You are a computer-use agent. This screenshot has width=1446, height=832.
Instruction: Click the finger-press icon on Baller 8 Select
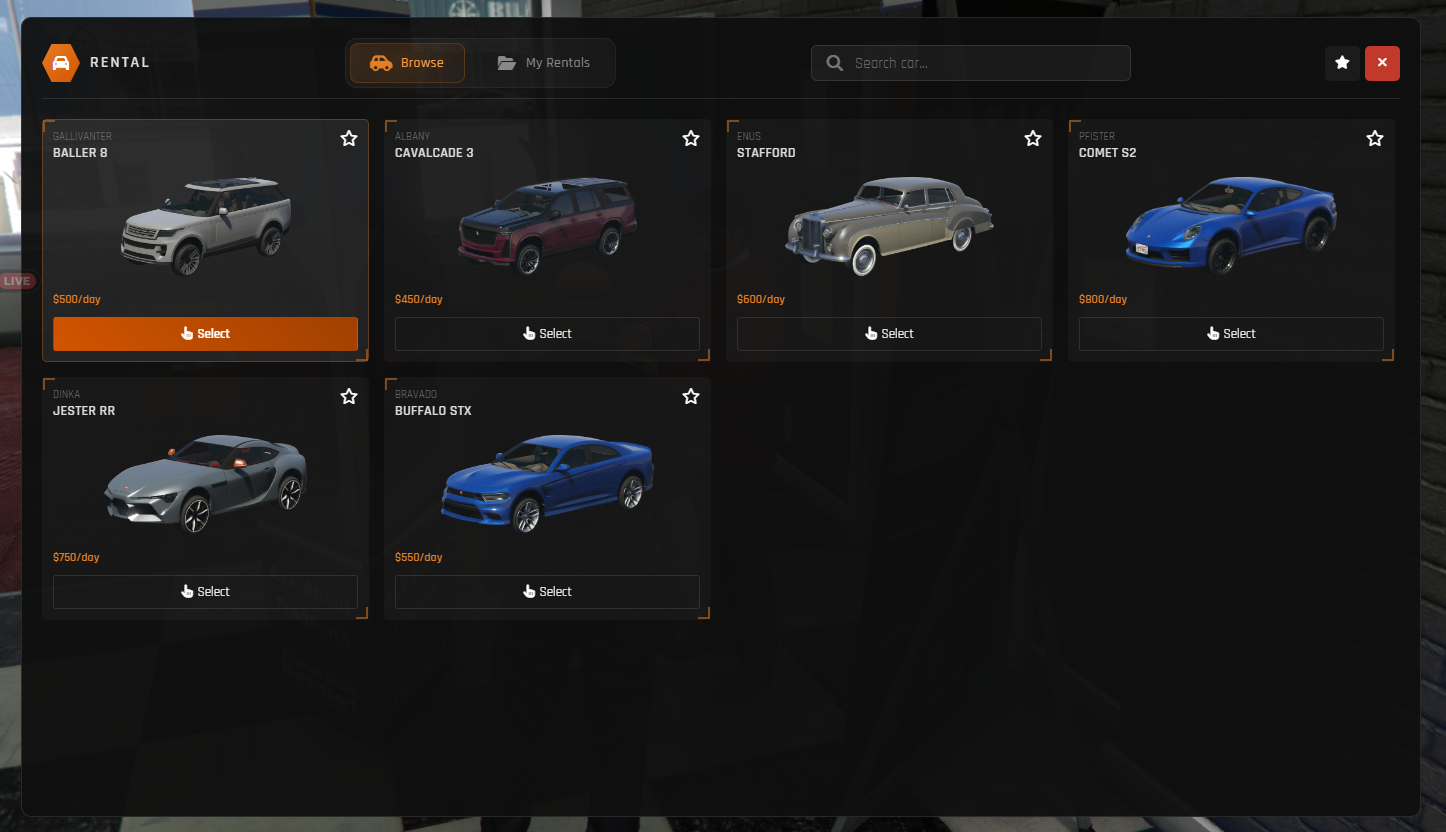coord(186,333)
